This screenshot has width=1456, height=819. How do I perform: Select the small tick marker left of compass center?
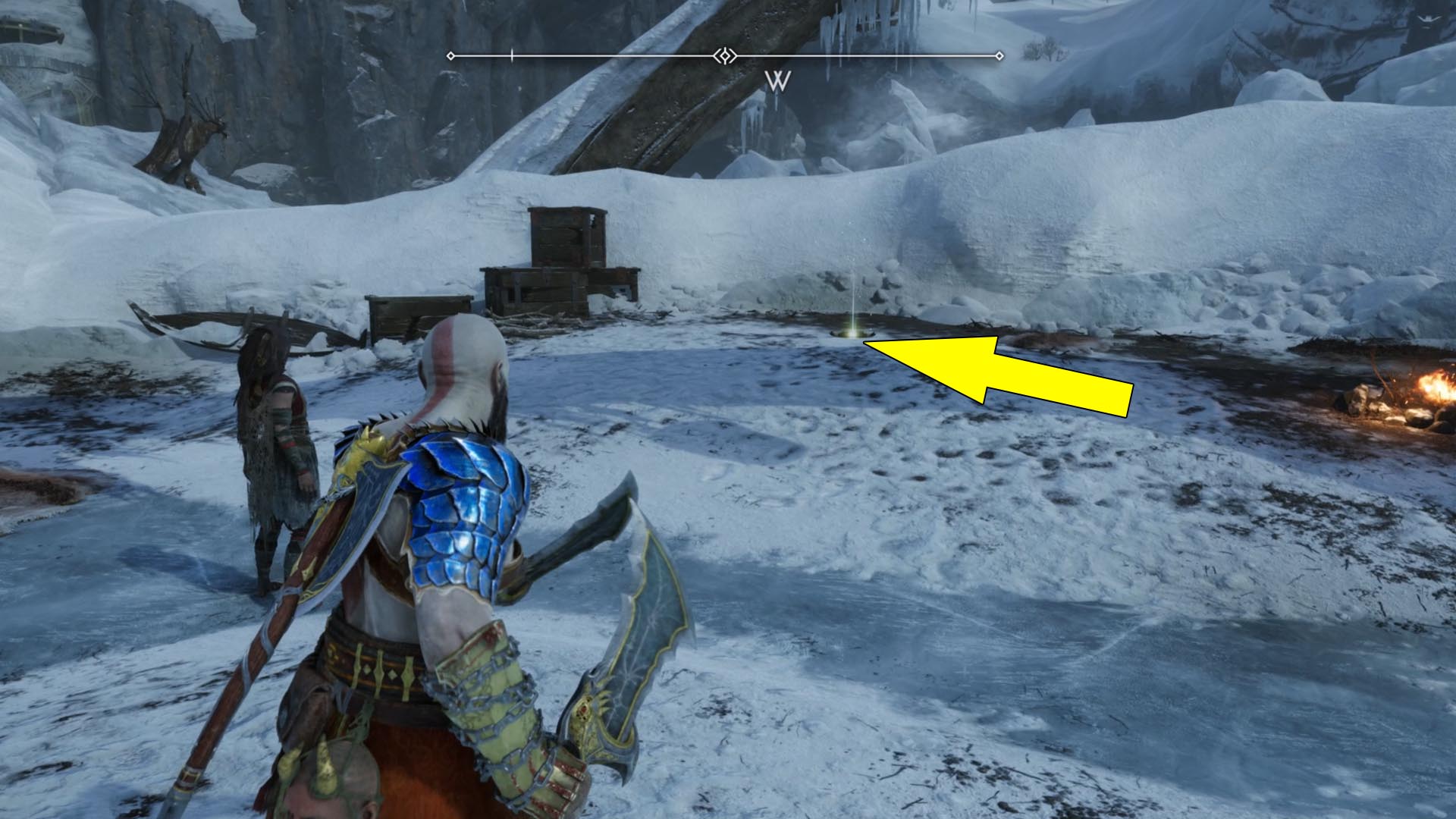coord(513,54)
